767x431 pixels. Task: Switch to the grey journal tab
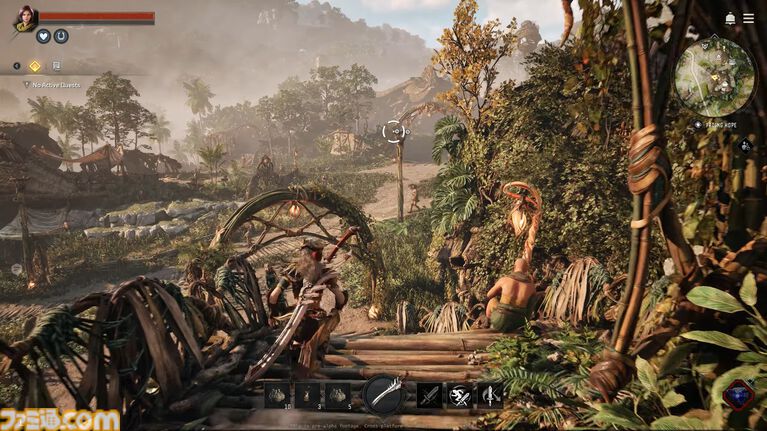coord(56,66)
